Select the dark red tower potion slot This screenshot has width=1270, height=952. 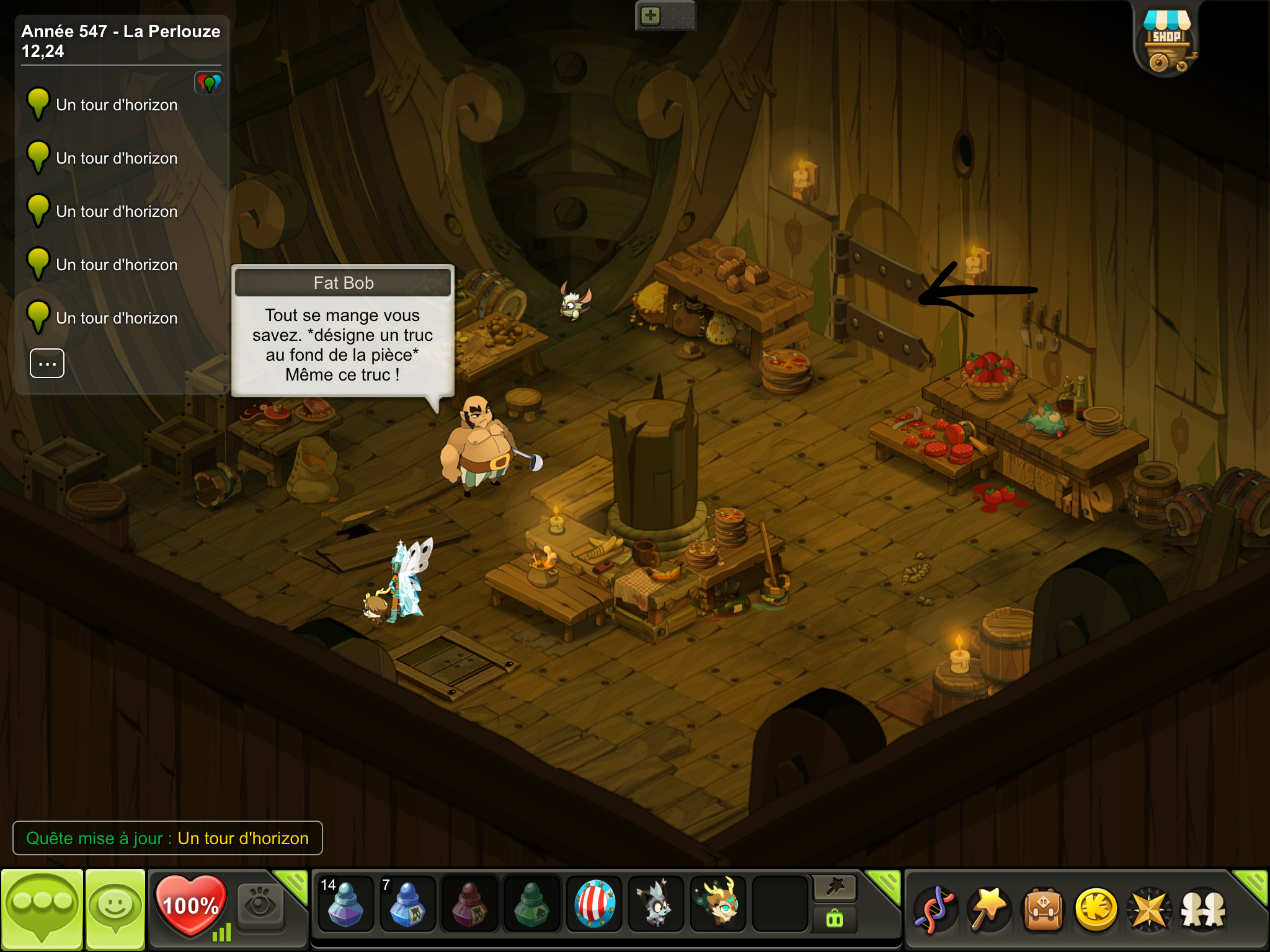469,904
